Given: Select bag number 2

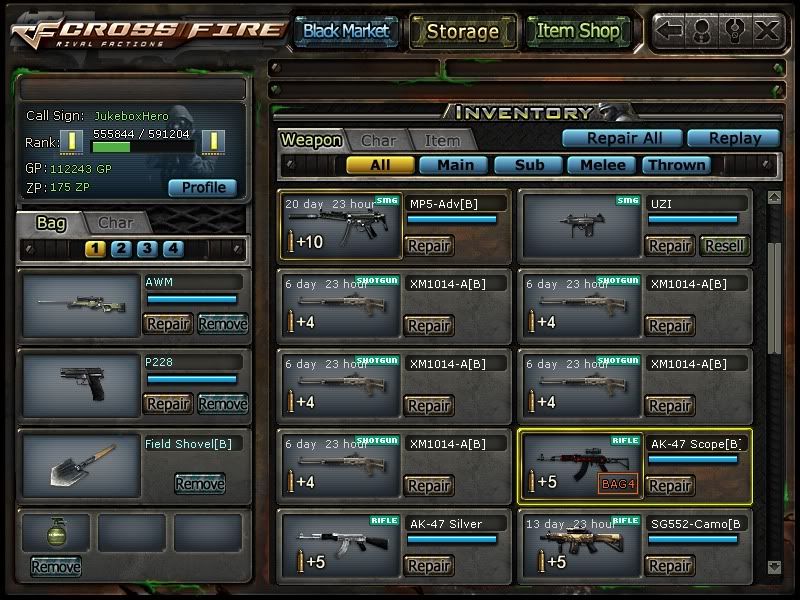Looking at the screenshot, I should coord(121,249).
